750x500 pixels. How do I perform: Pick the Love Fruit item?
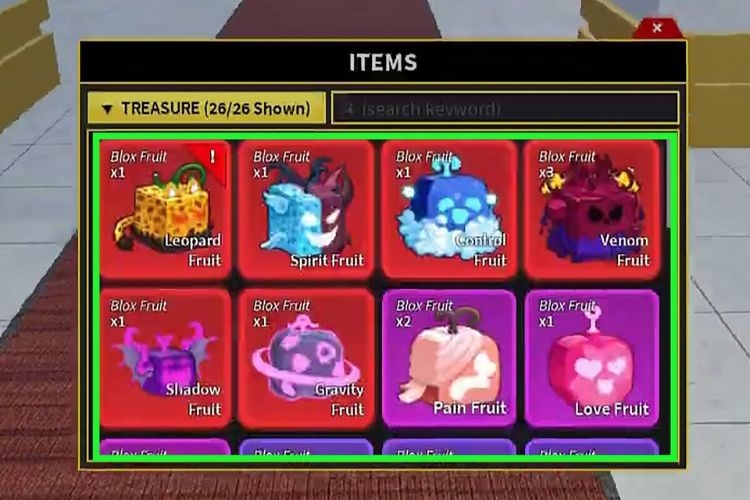(592, 358)
